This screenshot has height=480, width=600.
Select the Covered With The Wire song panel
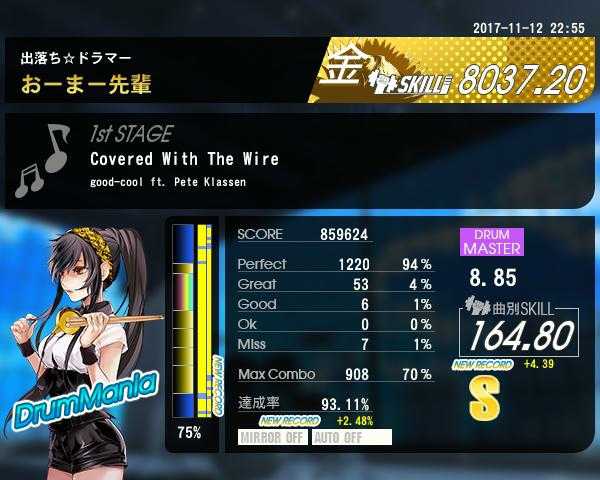click(299, 160)
